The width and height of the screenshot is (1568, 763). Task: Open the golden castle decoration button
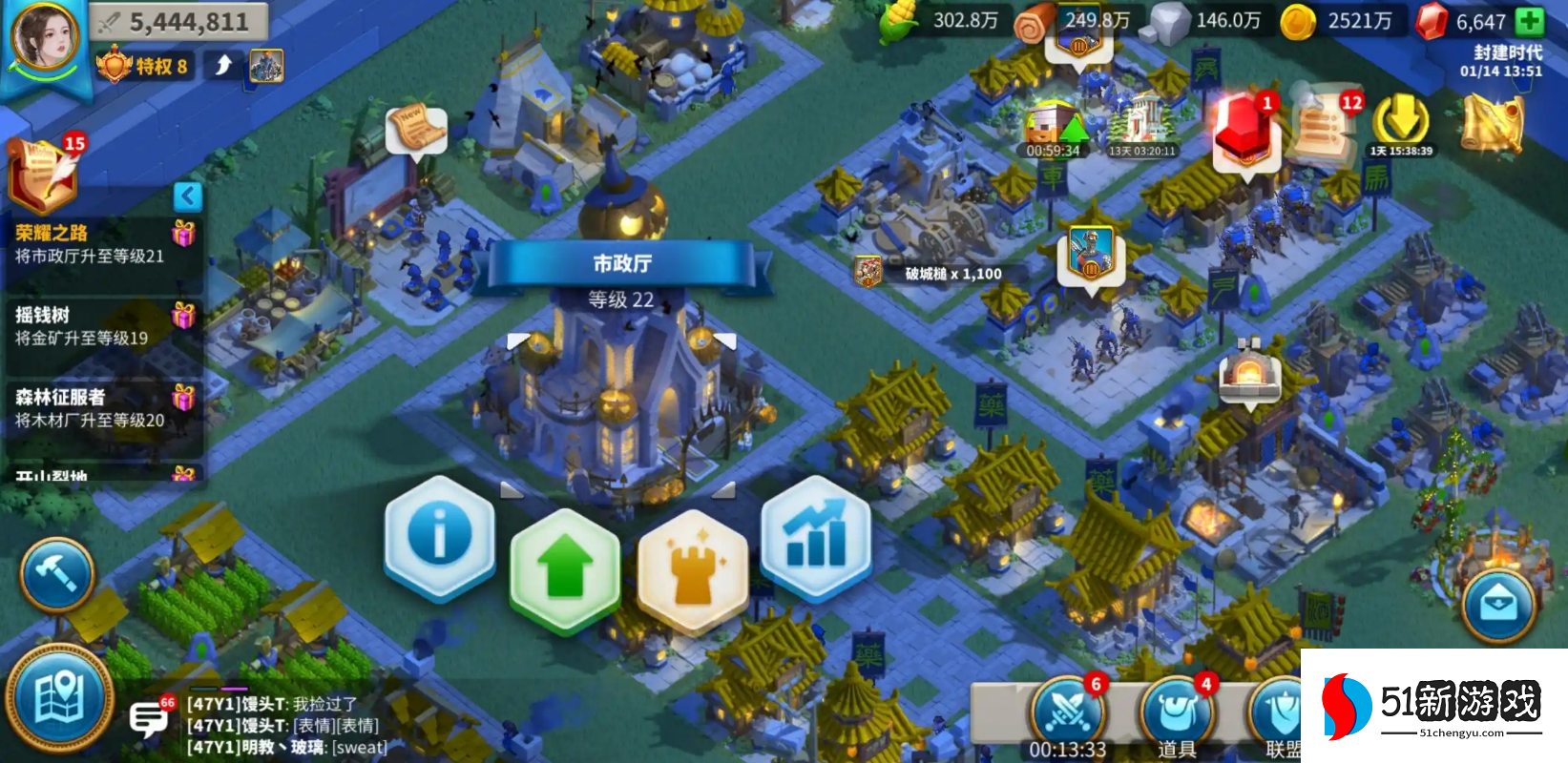[x=692, y=567]
